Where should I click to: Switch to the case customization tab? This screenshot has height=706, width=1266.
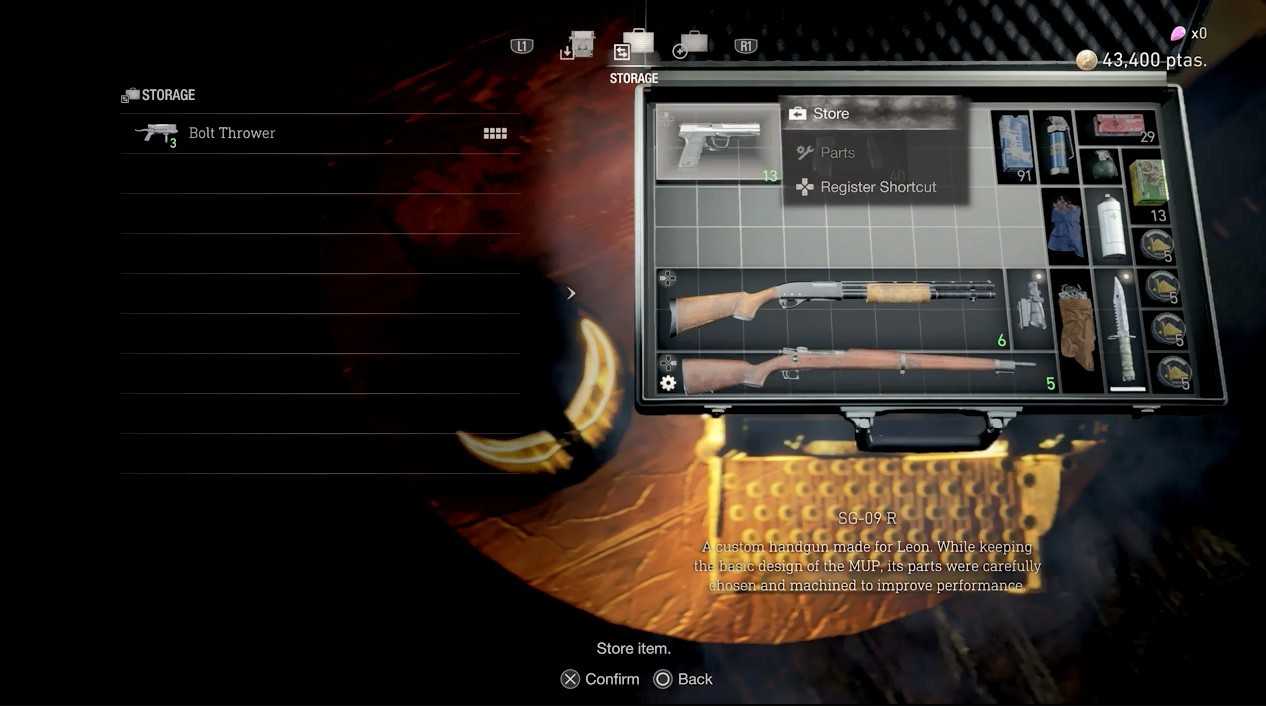pos(690,45)
